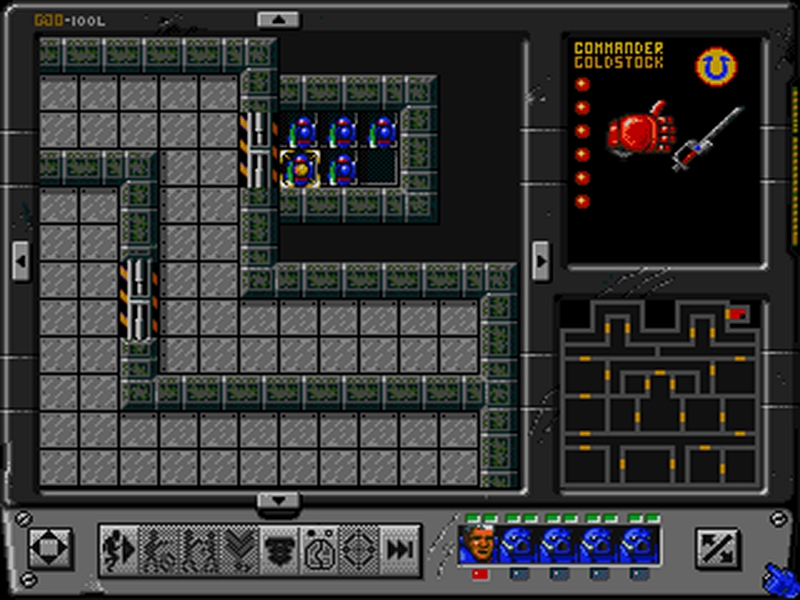Activate the double down-chevrons command icon
The width and height of the screenshot is (800, 600).
239,549
